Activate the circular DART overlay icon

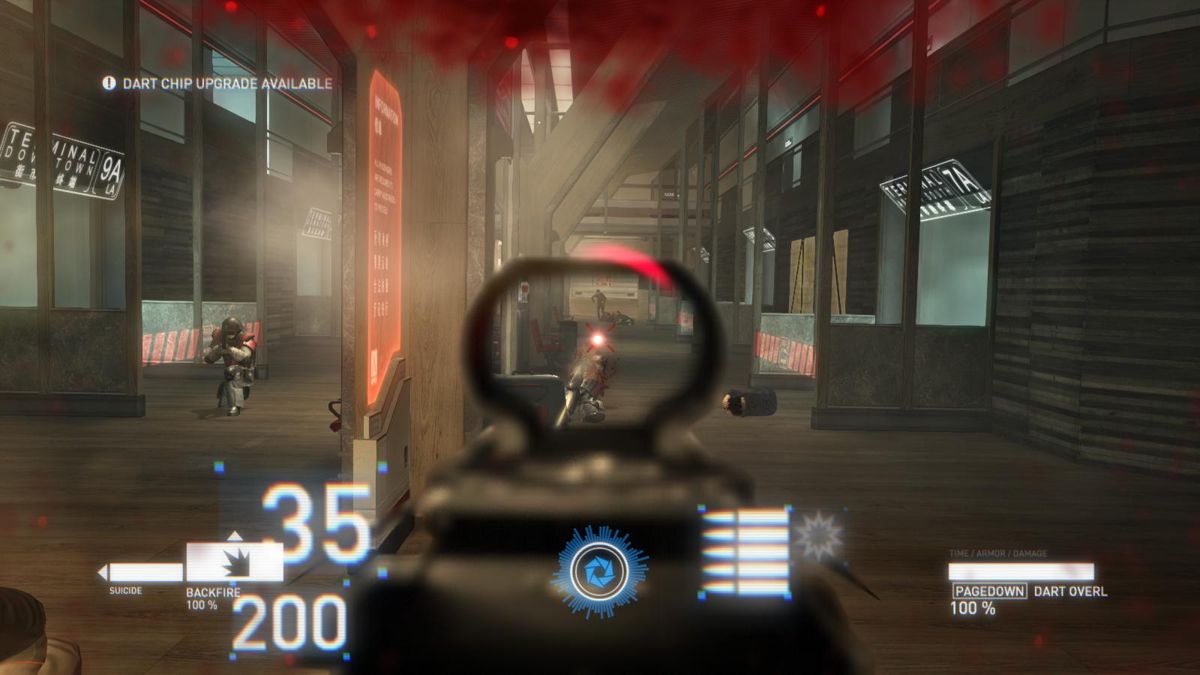click(x=598, y=572)
